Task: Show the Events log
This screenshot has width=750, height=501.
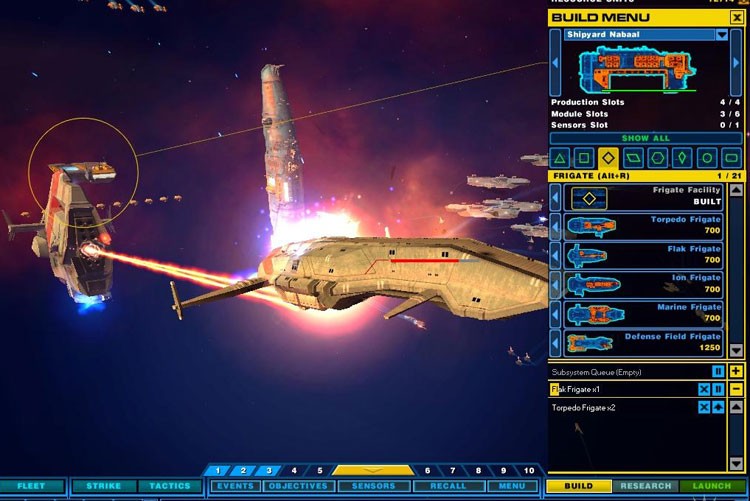Action: pos(235,486)
